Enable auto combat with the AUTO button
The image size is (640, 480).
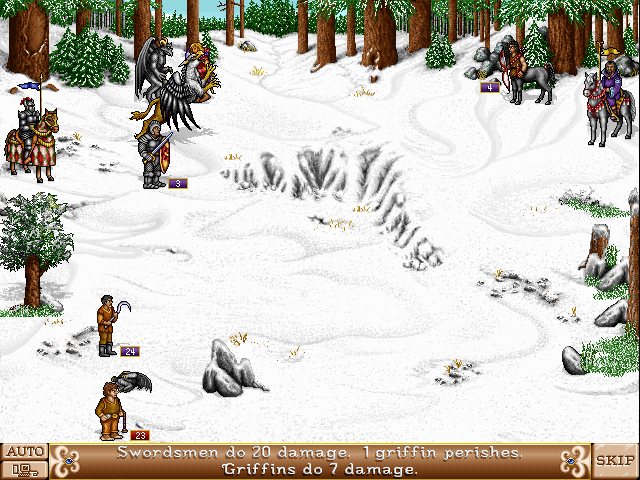[24, 452]
